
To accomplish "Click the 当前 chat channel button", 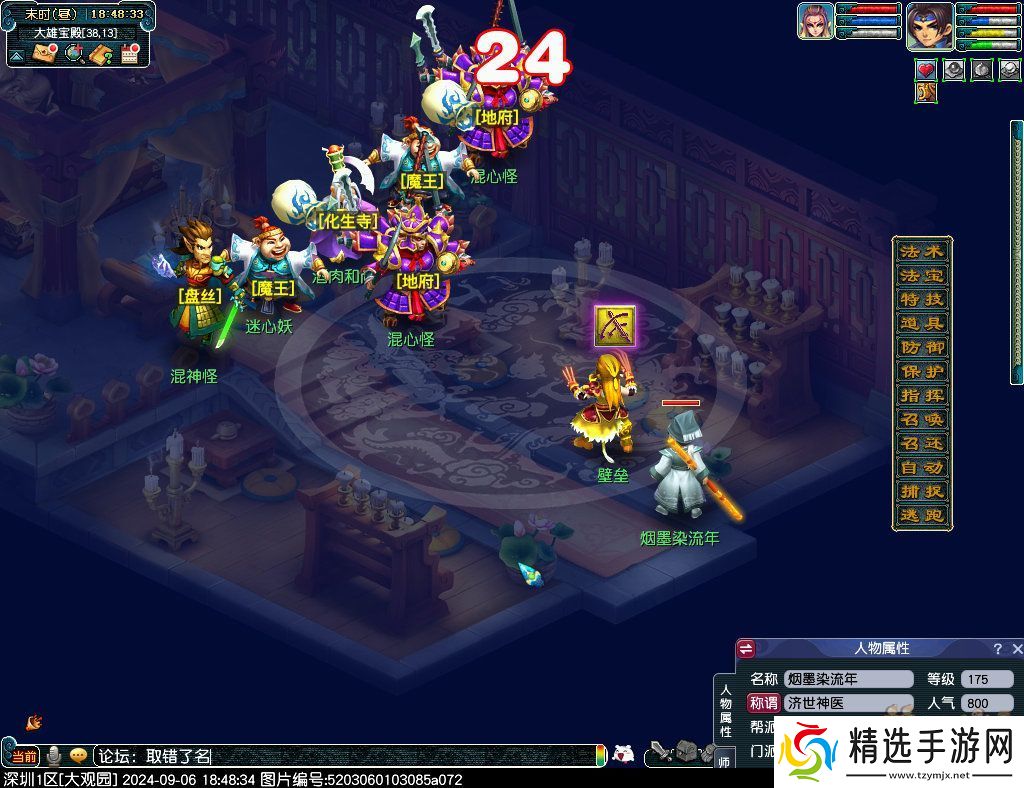I will pyautogui.click(x=24, y=757).
